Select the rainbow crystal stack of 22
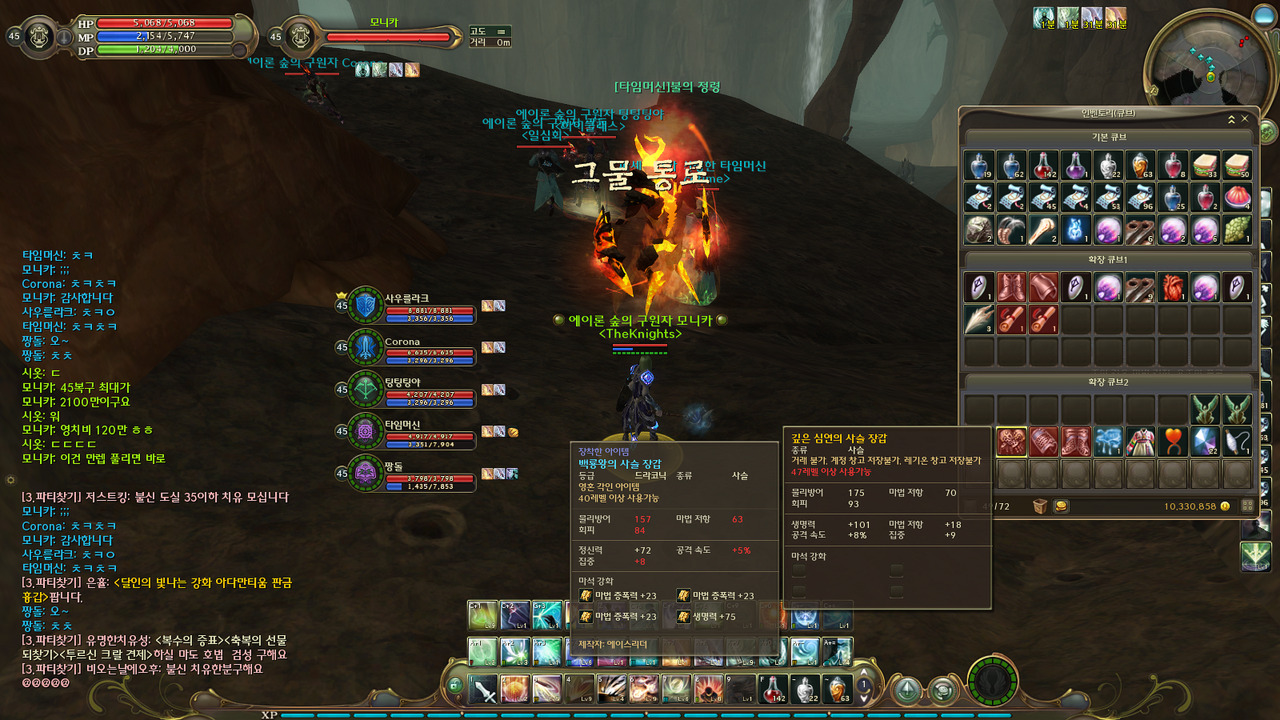The height and width of the screenshot is (720, 1280). pos(1206,441)
